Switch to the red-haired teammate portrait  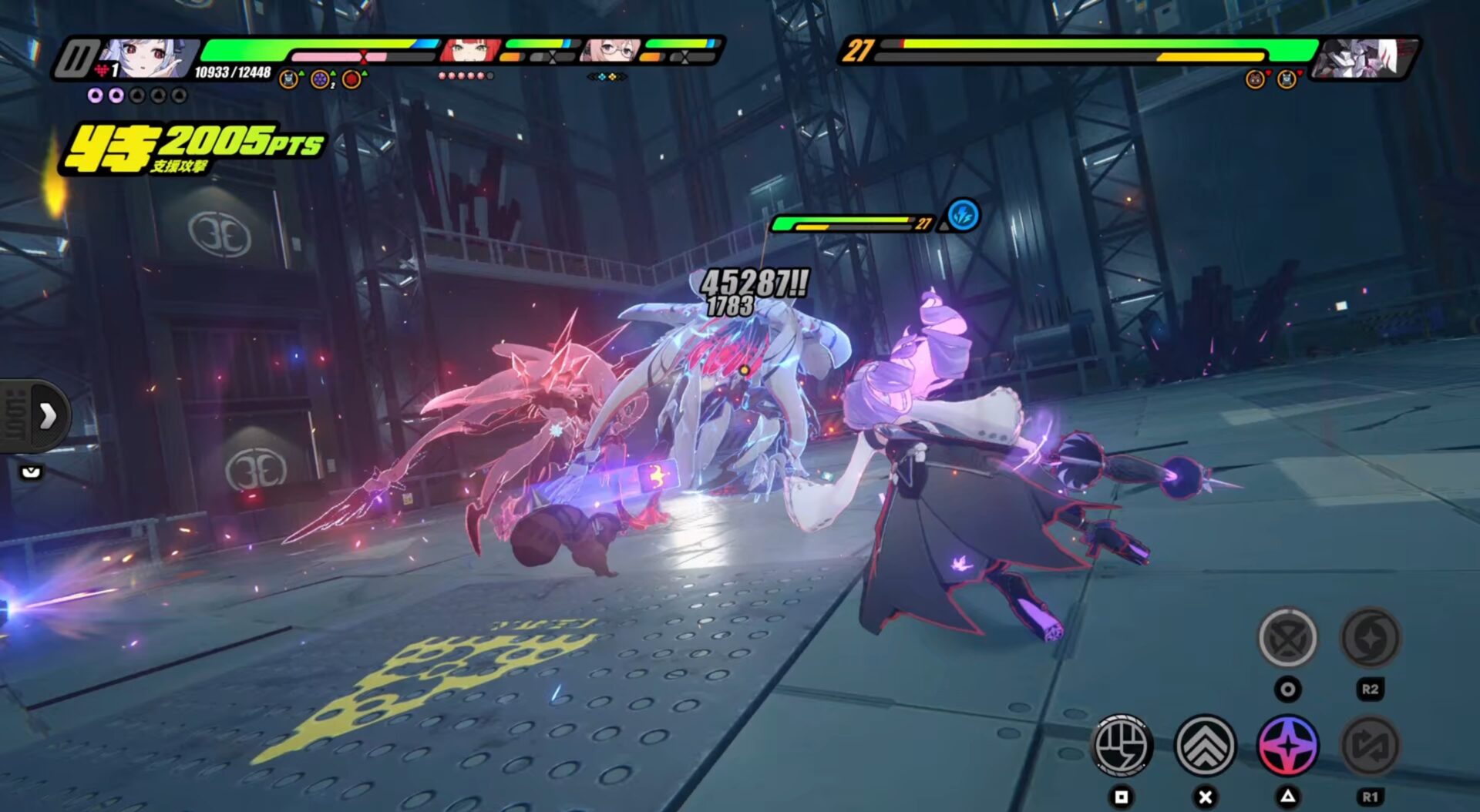pyautogui.click(x=470, y=51)
